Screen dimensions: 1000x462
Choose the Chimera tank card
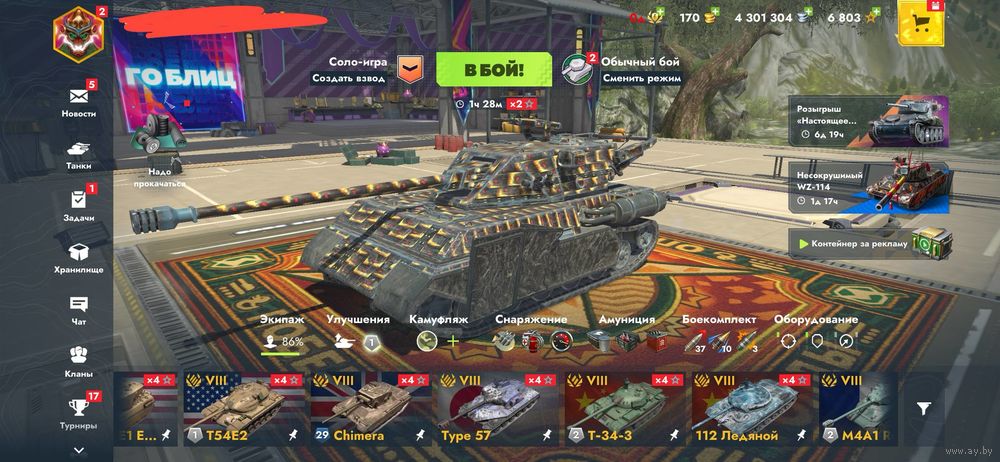(x=370, y=410)
